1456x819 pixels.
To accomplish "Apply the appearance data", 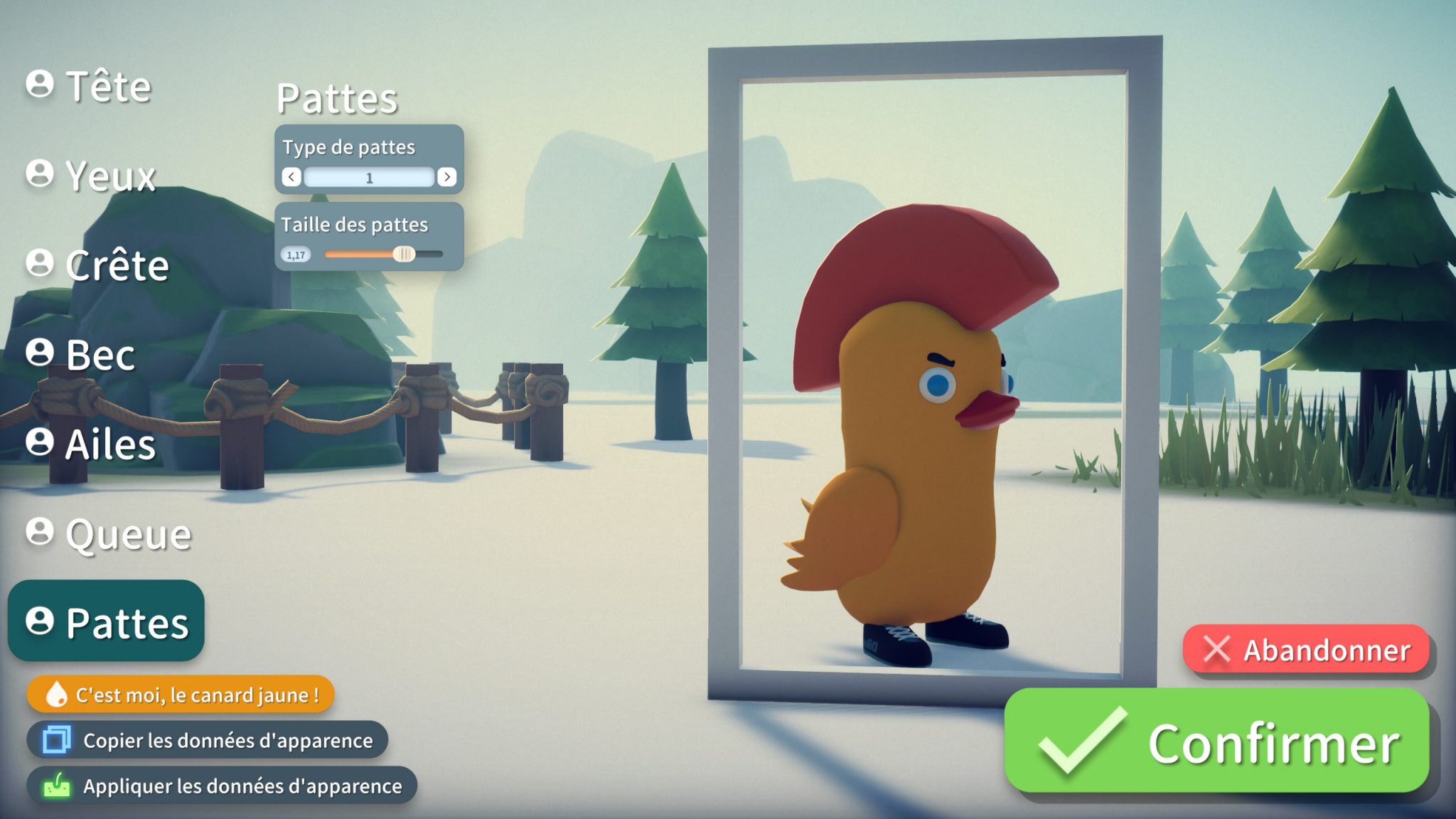I will pos(222,786).
